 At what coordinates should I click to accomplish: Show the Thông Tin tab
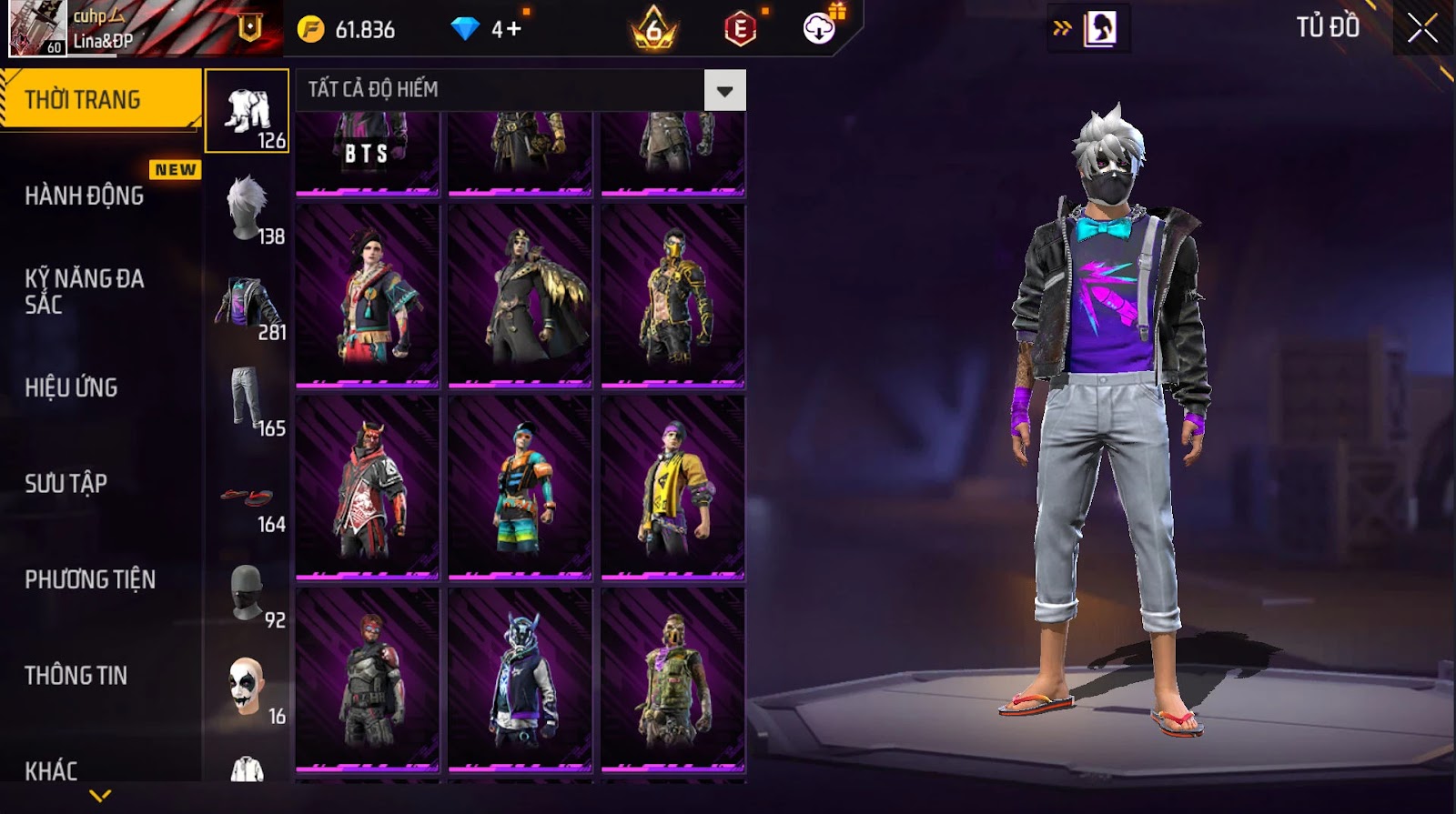pyautogui.click(x=76, y=675)
